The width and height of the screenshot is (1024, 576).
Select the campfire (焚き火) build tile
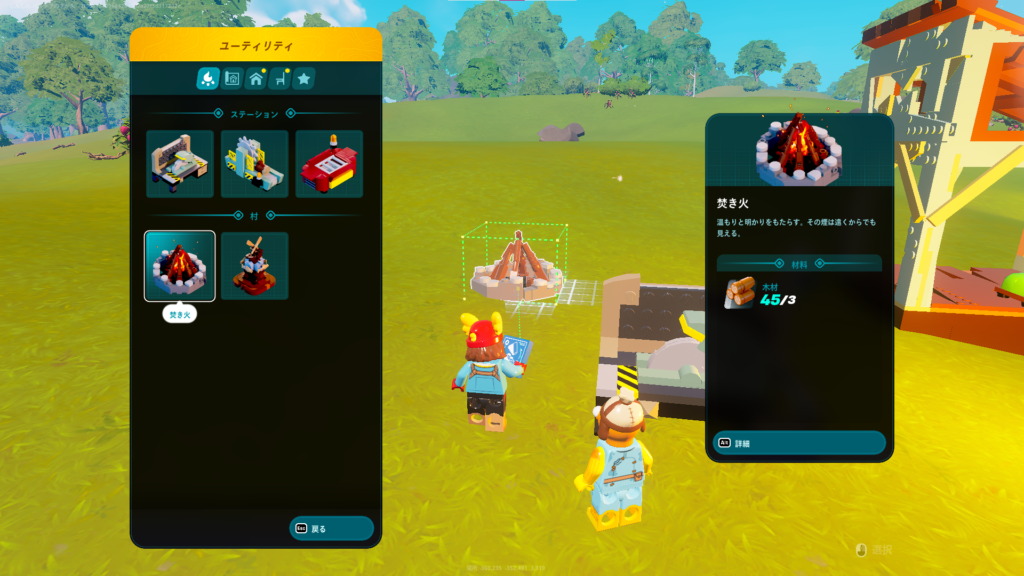[x=180, y=266]
